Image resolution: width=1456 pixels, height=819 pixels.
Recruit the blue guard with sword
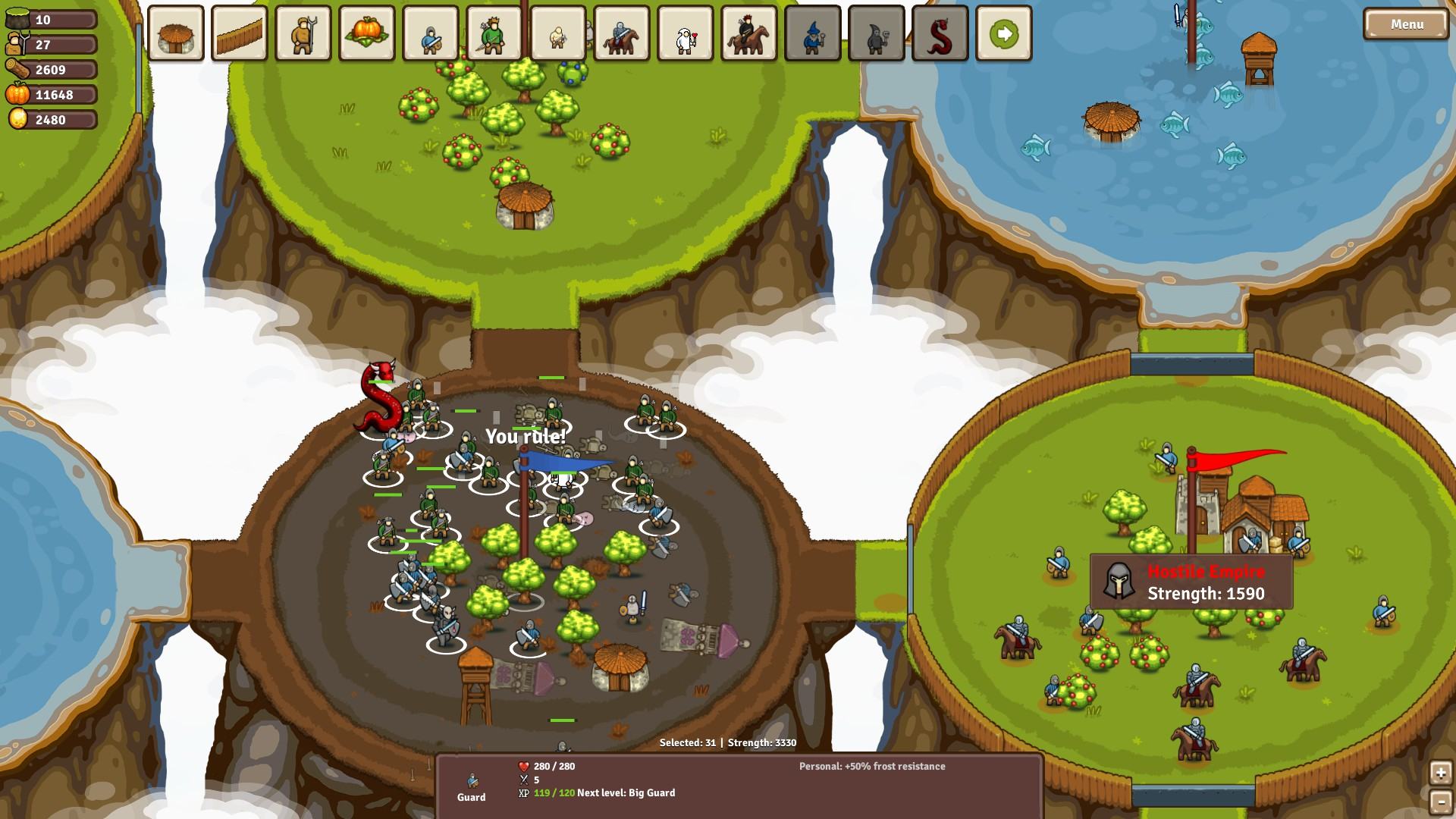click(431, 33)
